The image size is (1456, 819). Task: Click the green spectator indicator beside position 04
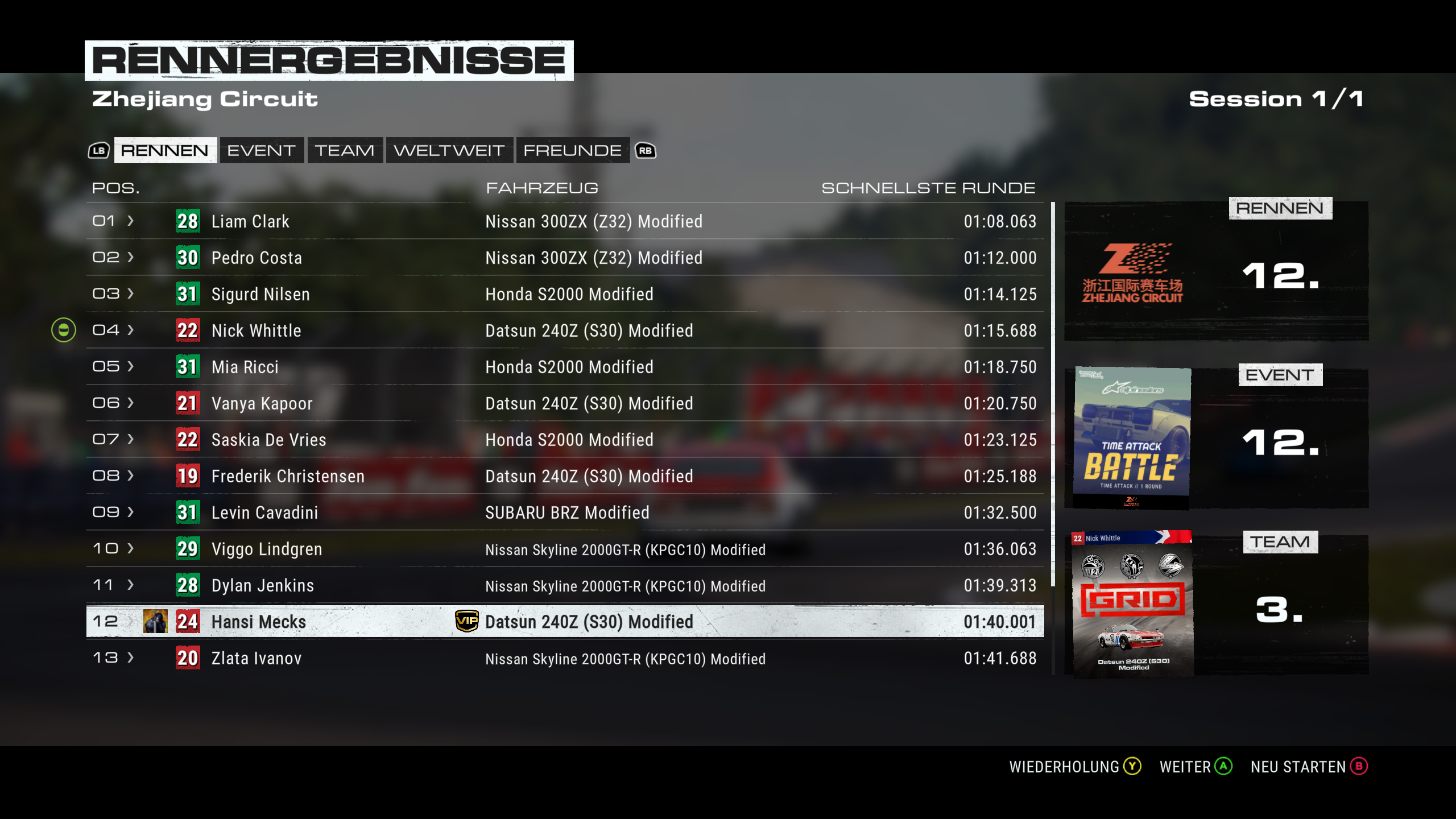[64, 330]
